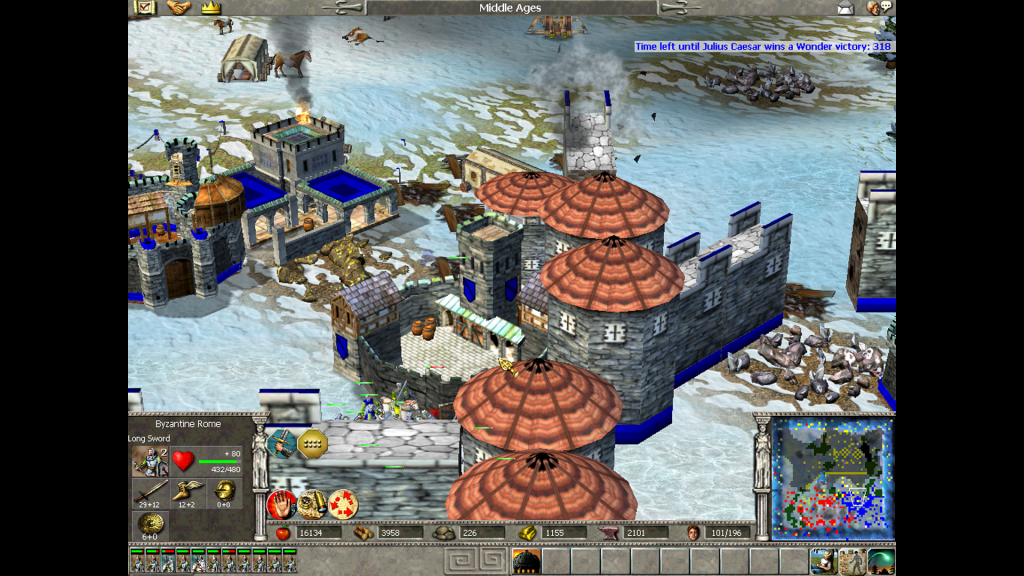Activate the red hand stop command
Viewport: 1024px width, 576px height.
pos(281,504)
